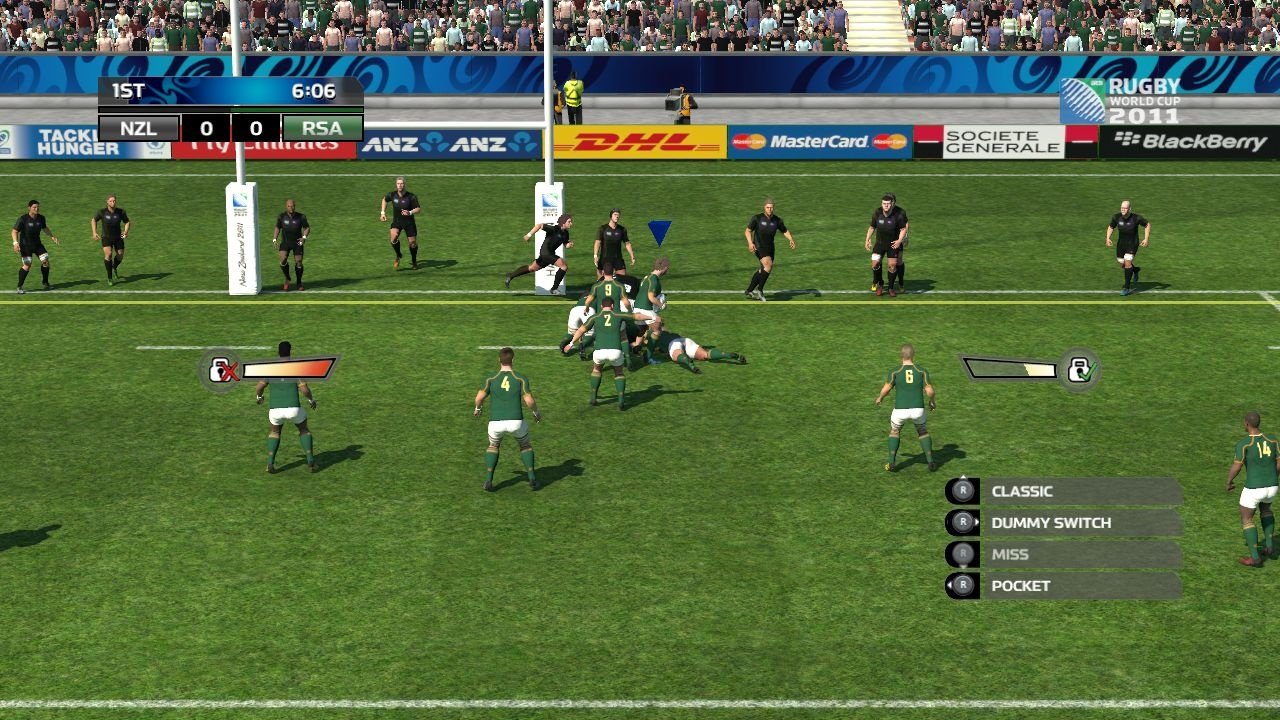Select the CLASSIC play option
Screen dimensions: 1280x720
(x=1021, y=491)
